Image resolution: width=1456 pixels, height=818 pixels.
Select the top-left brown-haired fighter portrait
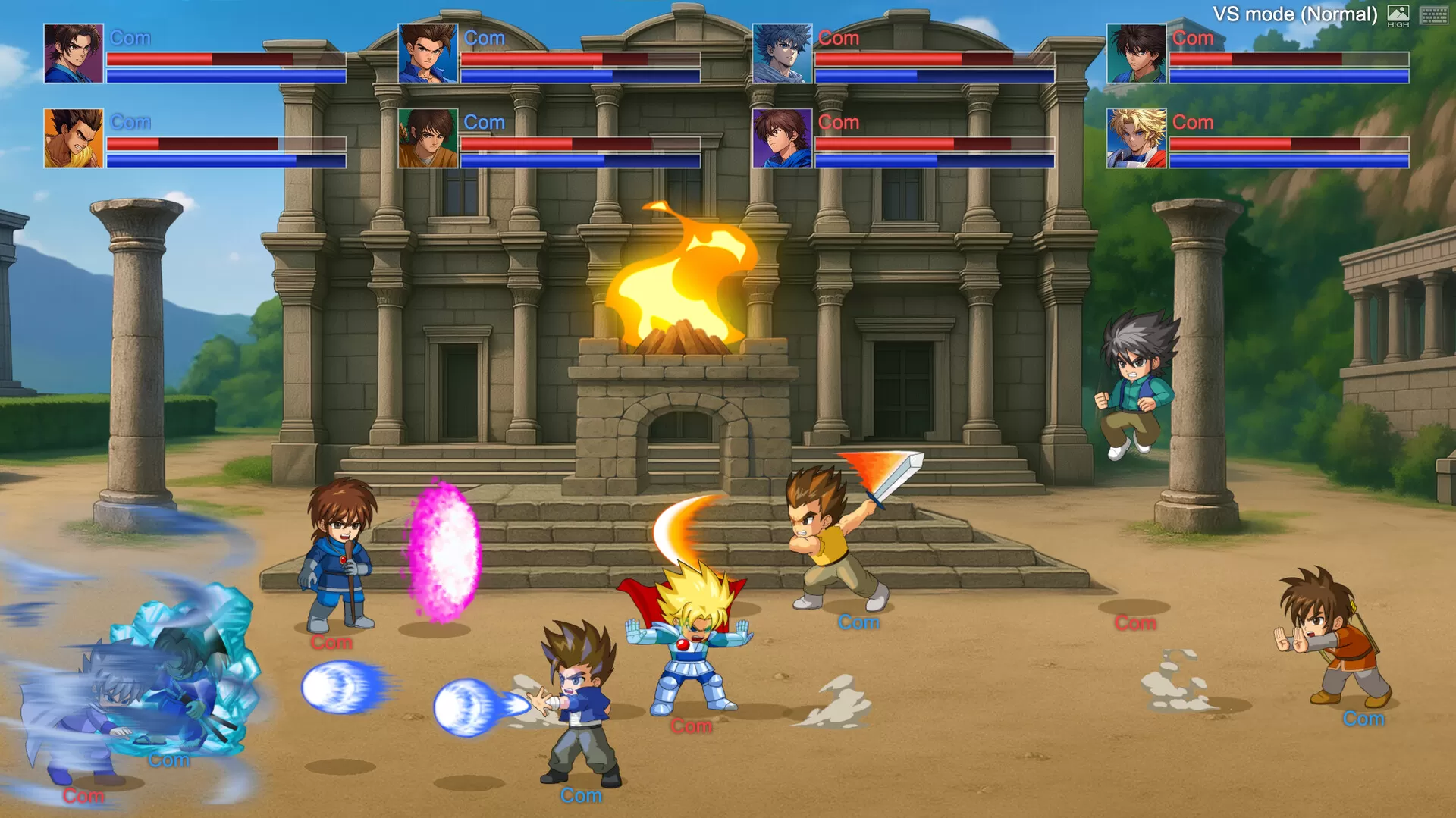(72, 53)
